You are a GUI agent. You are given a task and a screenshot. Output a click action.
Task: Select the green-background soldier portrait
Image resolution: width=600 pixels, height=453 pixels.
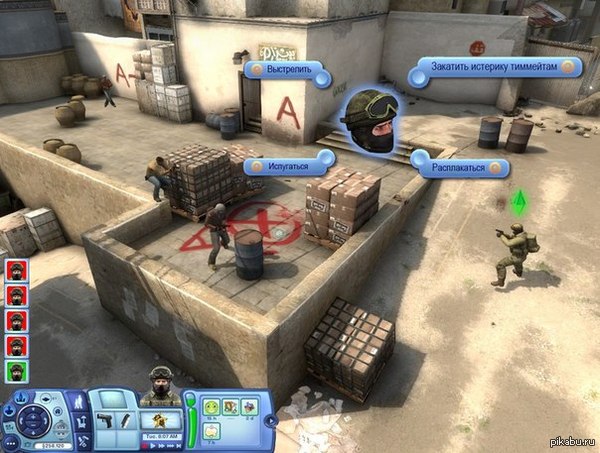click(17, 369)
